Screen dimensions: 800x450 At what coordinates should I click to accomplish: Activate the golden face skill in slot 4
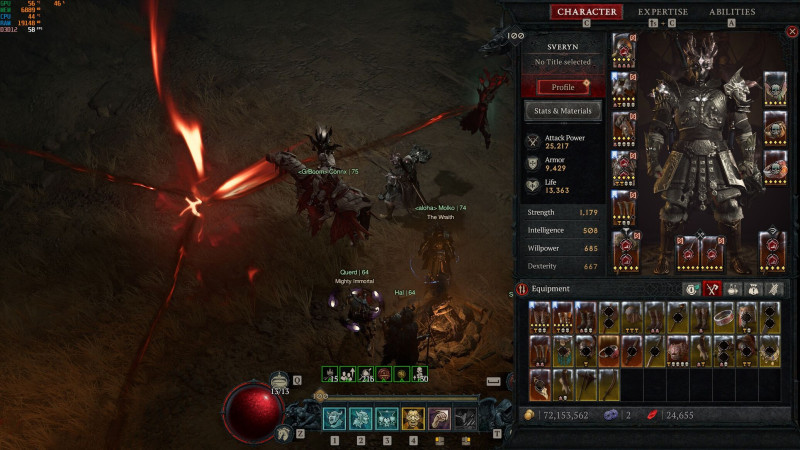pos(412,419)
